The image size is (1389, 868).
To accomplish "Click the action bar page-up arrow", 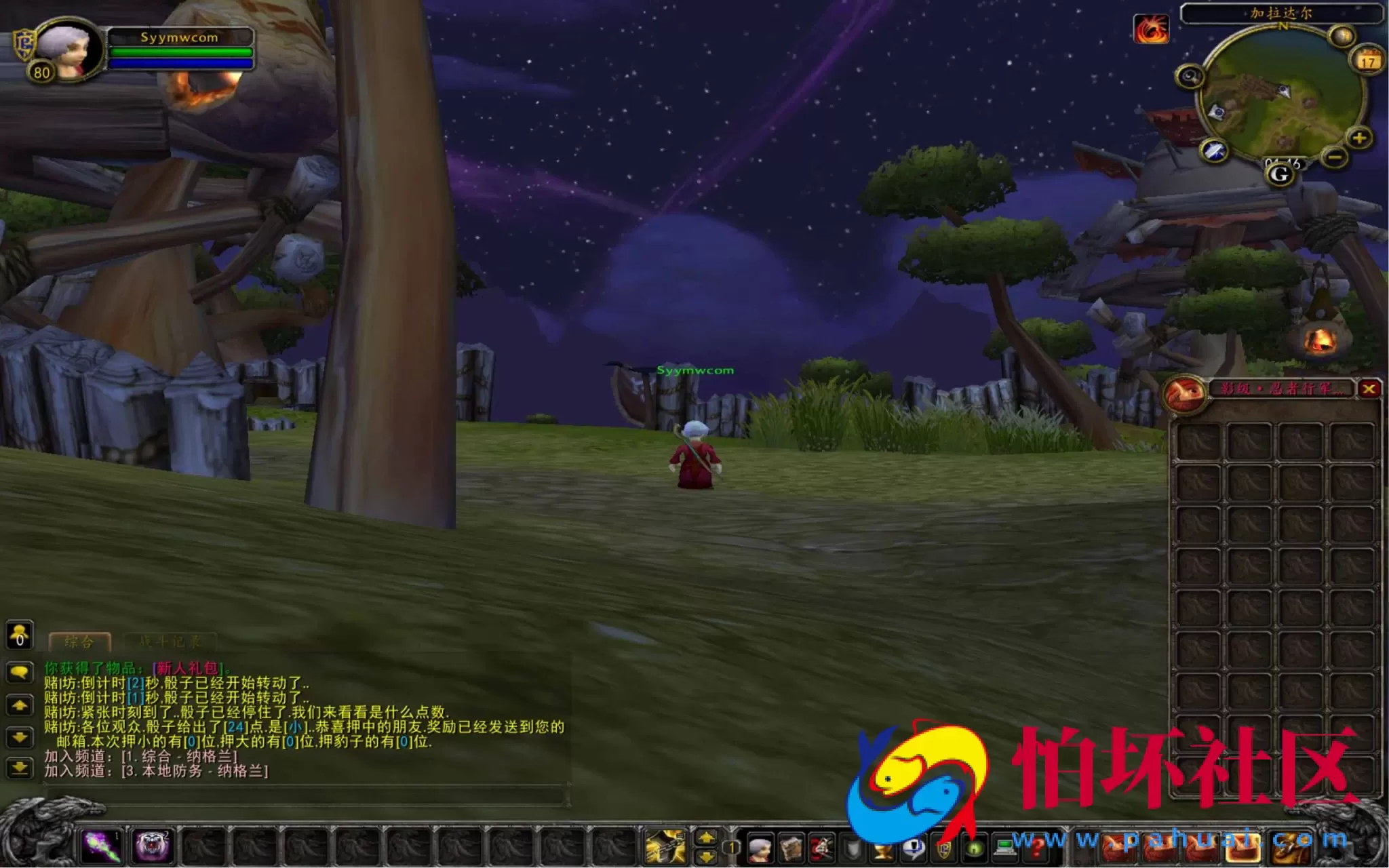I will coord(705,836).
